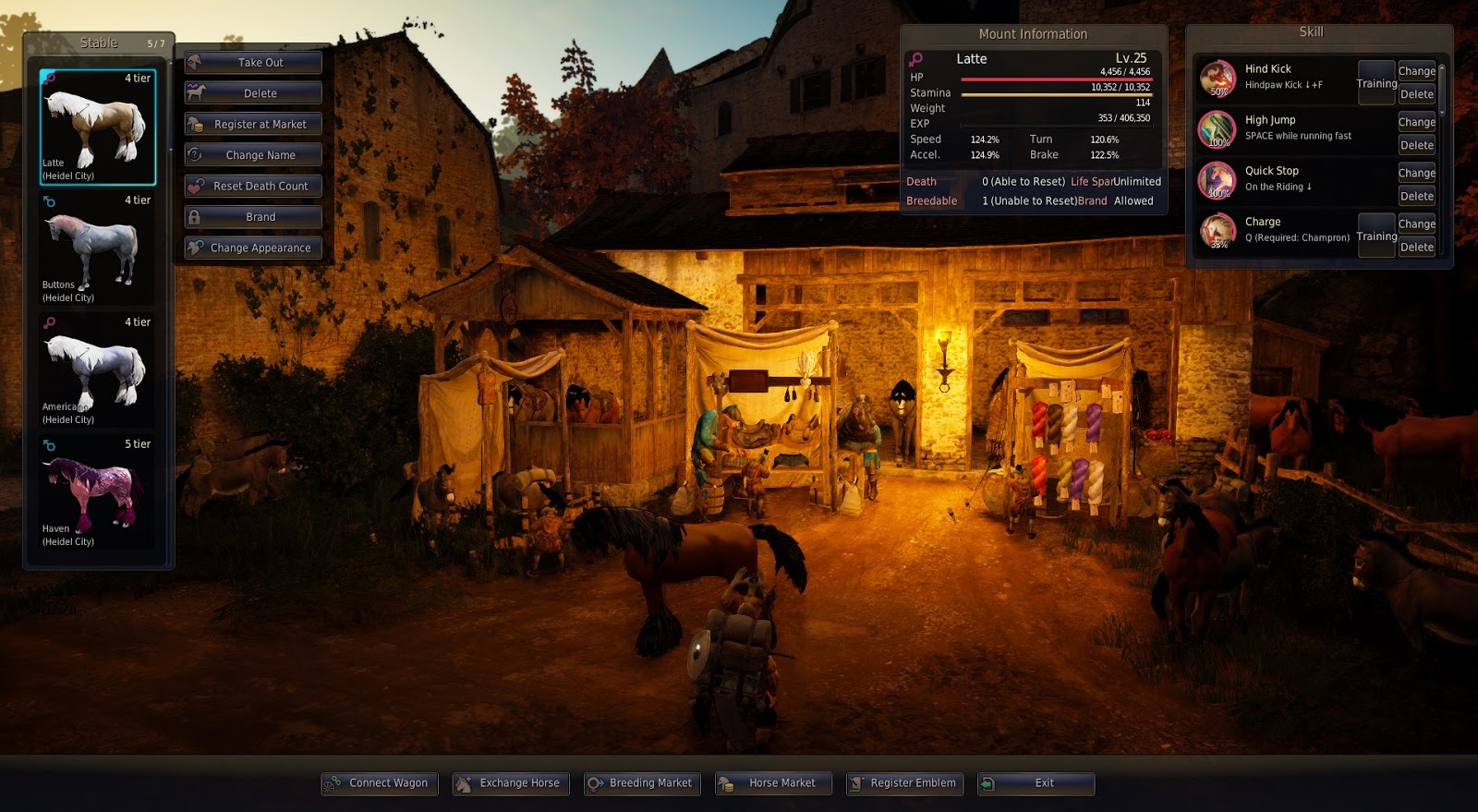Delete the Quick Stop skill
The image size is (1478, 812).
(x=1416, y=196)
